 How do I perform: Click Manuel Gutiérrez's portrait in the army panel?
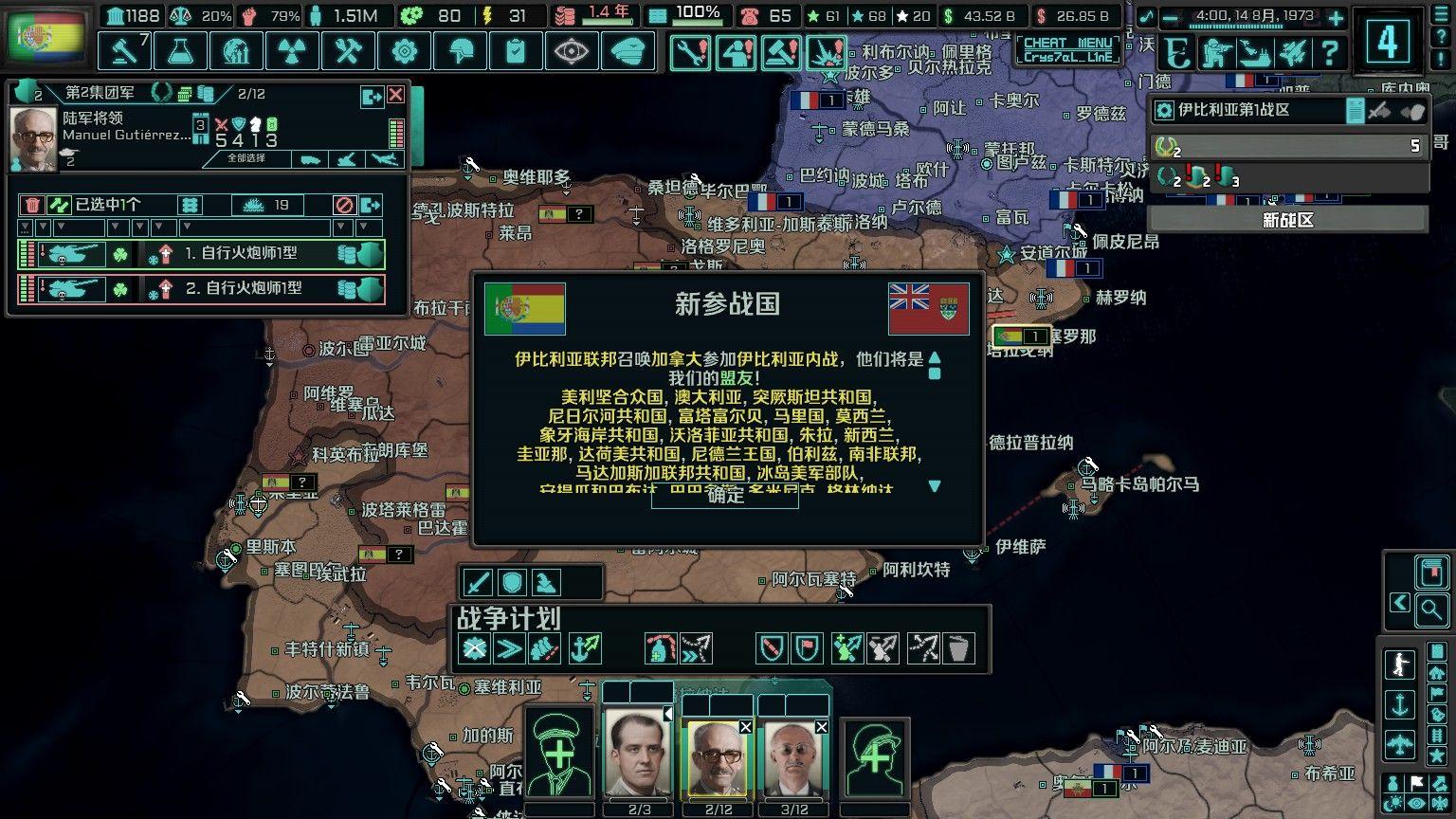(x=33, y=136)
